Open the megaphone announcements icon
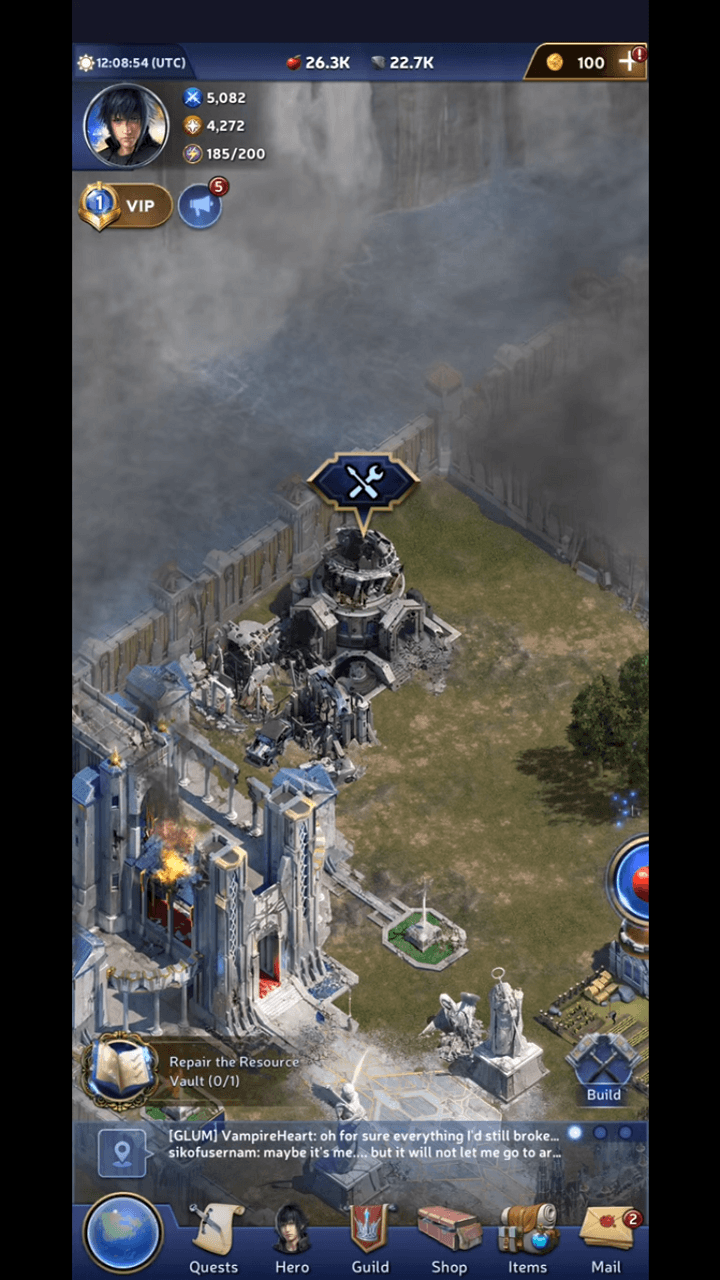 199,206
